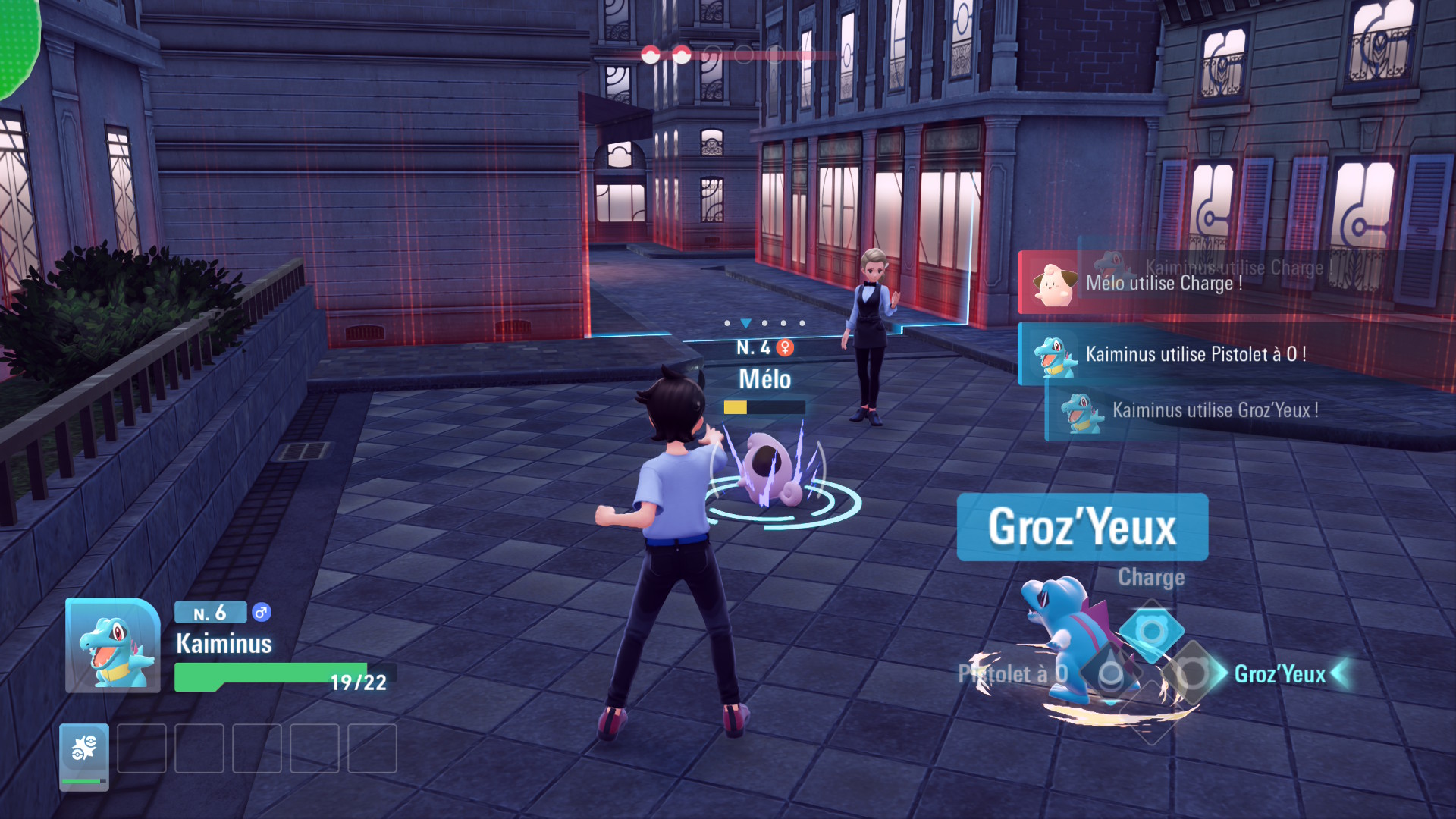Select the large Groz'Yeux move banner
Screen dimensions: 1456x819
tap(1082, 527)
